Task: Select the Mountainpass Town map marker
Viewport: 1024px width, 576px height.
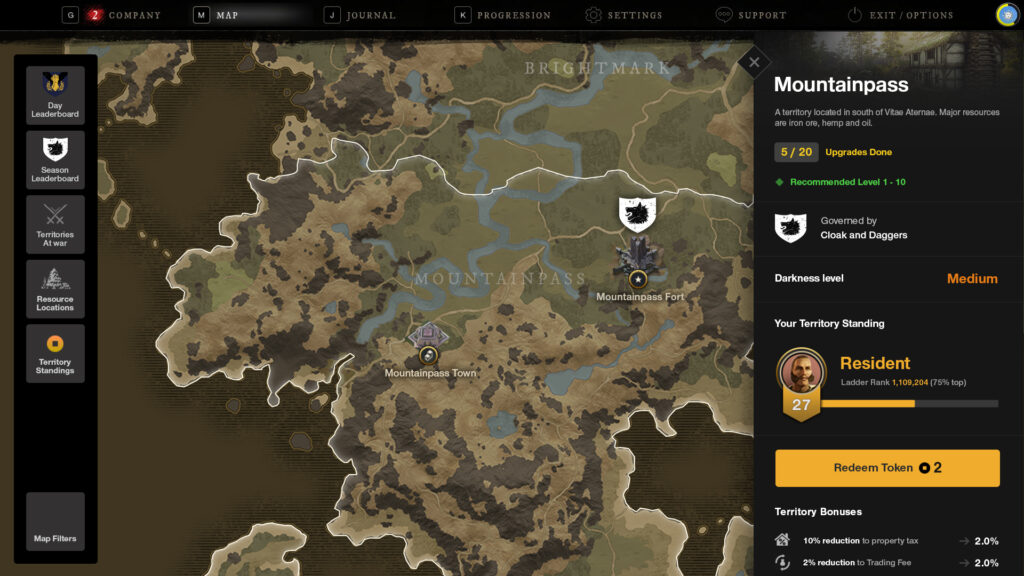Action: coord(428,354)
